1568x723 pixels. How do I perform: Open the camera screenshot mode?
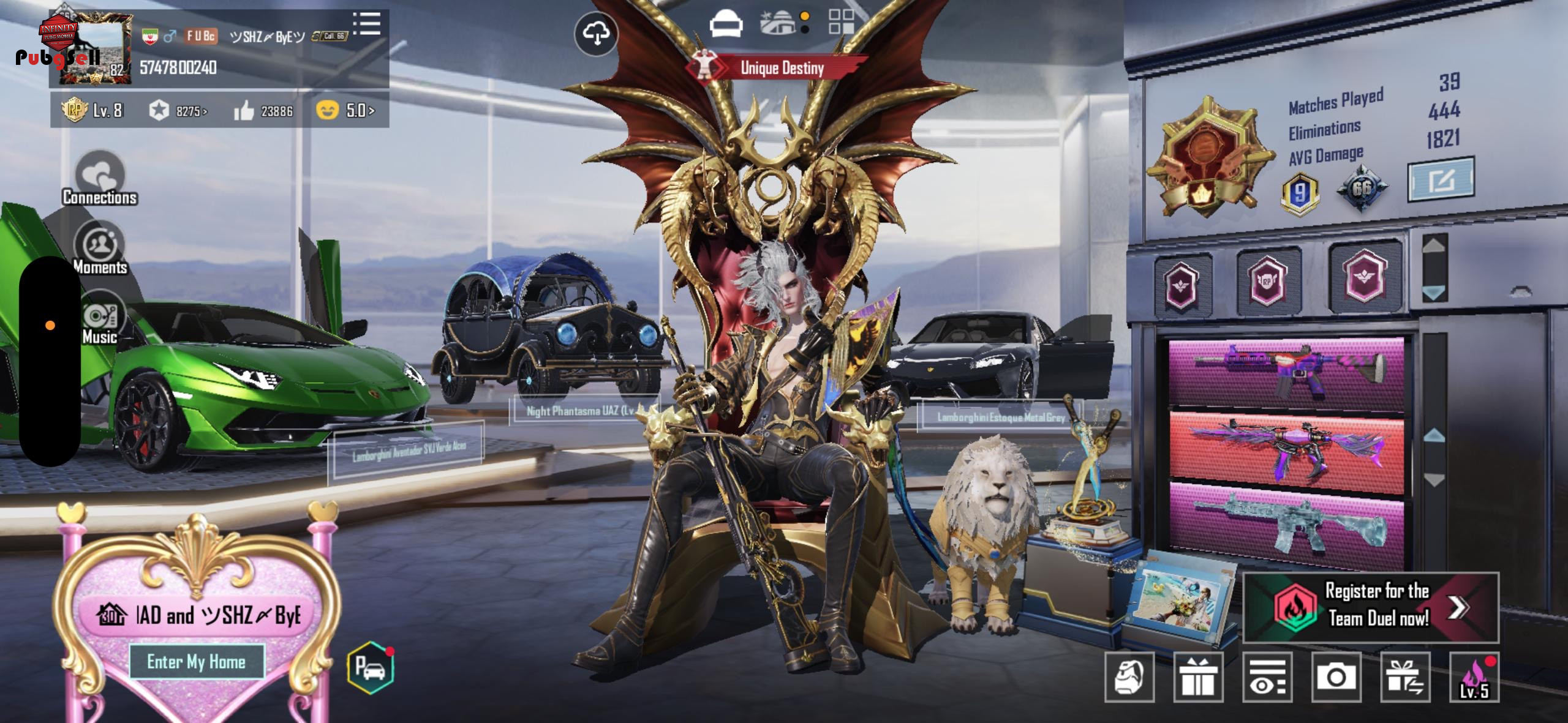coord(1336,676)
